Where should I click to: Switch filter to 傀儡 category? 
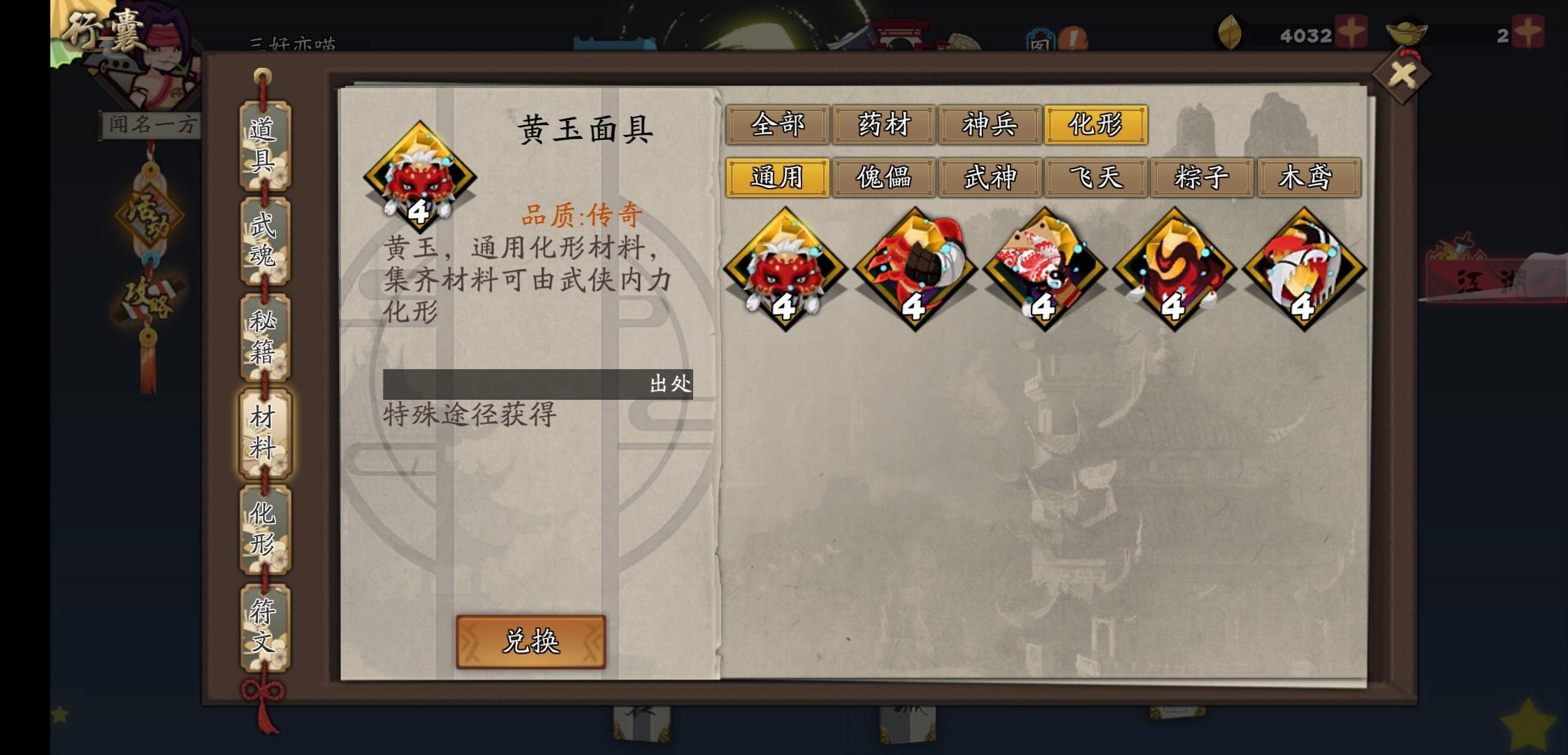pyautogui.click(x=883, y=178)
